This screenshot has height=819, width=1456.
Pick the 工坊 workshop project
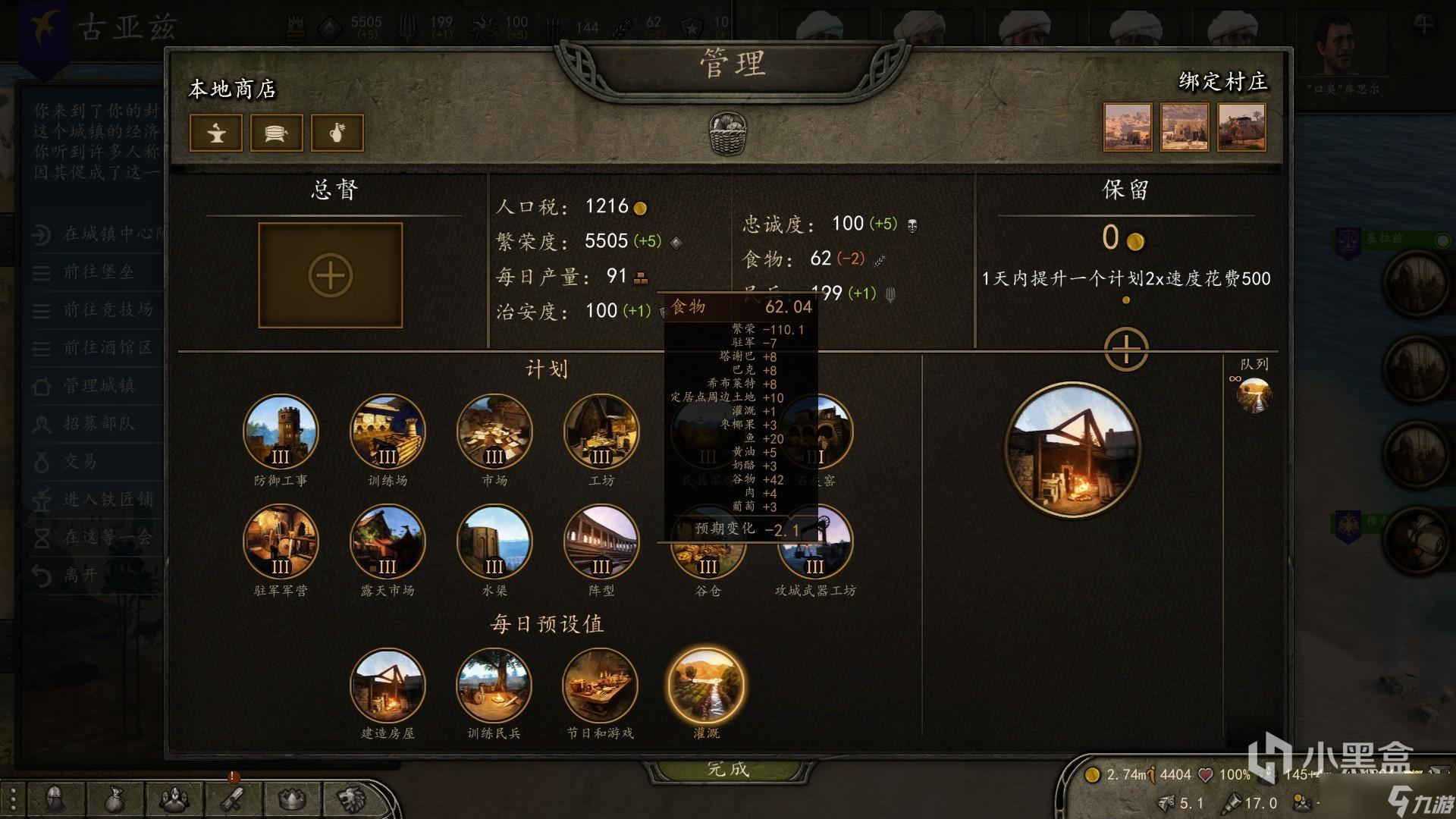(x=601, y=432)
